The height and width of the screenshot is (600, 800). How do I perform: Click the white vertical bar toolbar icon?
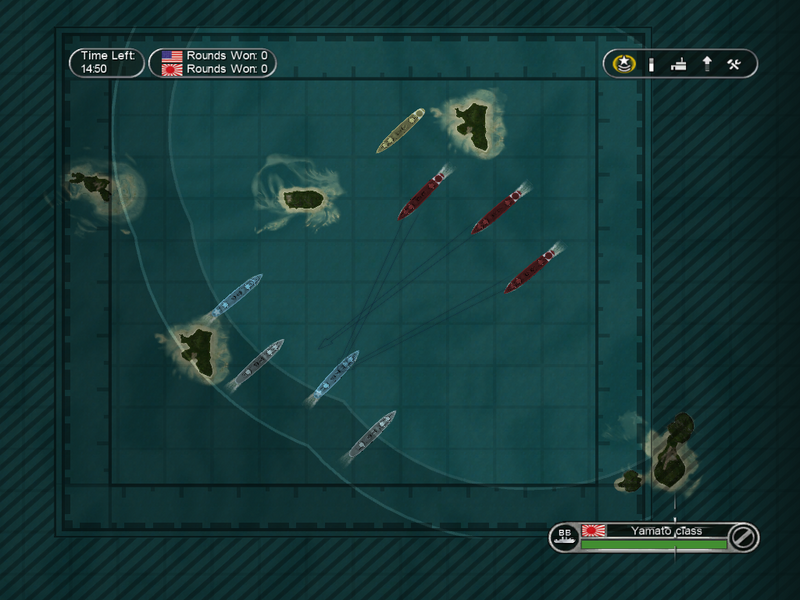tap(651, 64)
